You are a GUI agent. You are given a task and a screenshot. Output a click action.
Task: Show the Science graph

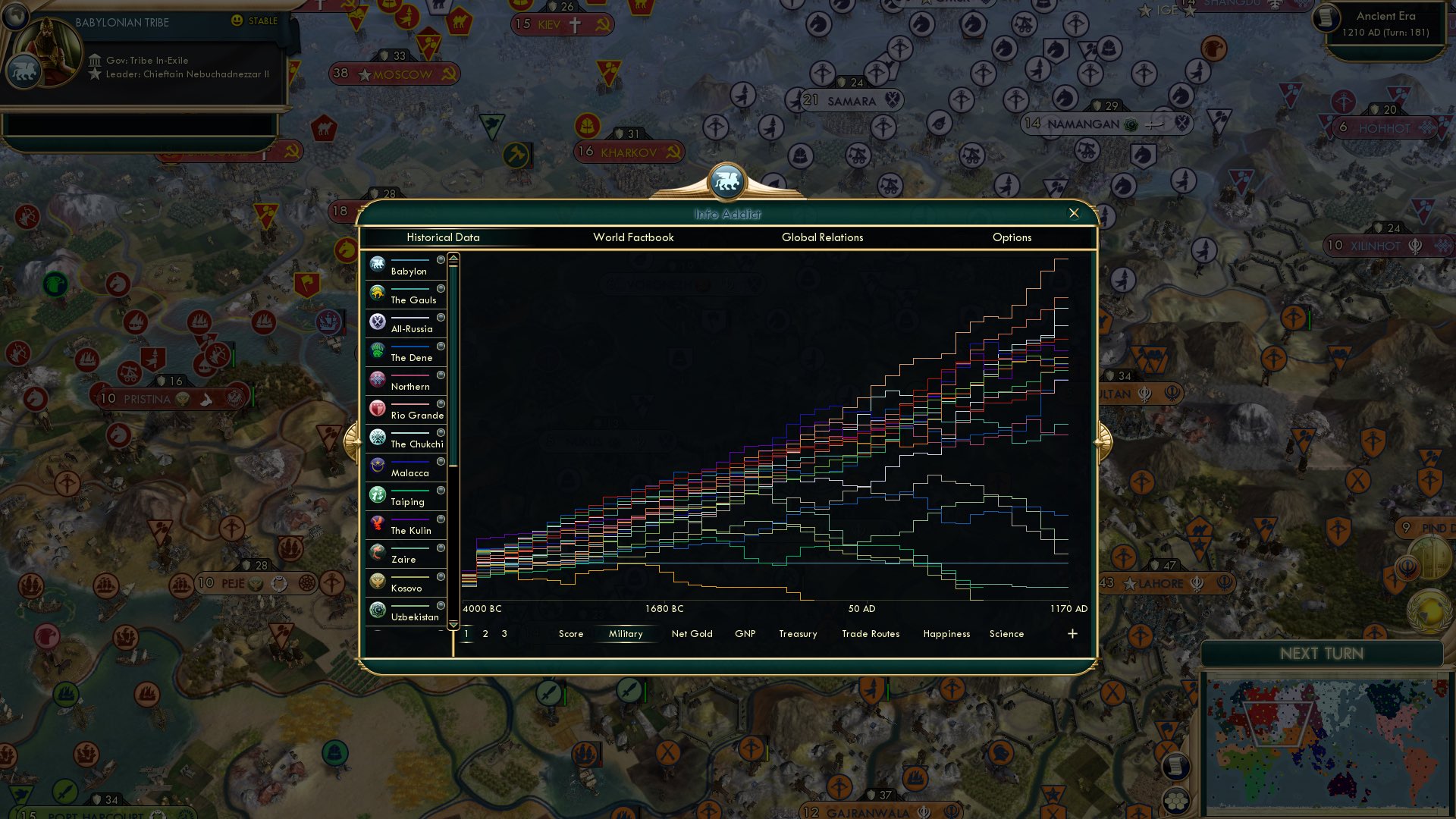pos(1006,633)
